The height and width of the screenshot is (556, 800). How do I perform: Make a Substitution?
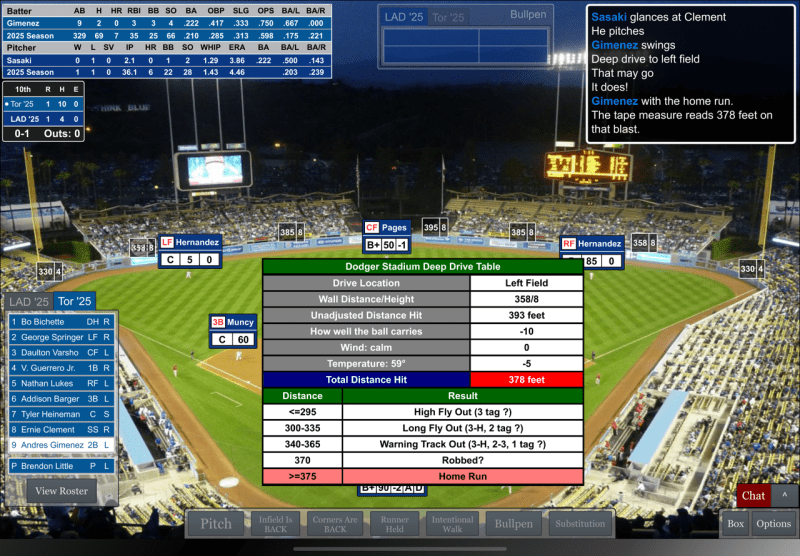580,523
